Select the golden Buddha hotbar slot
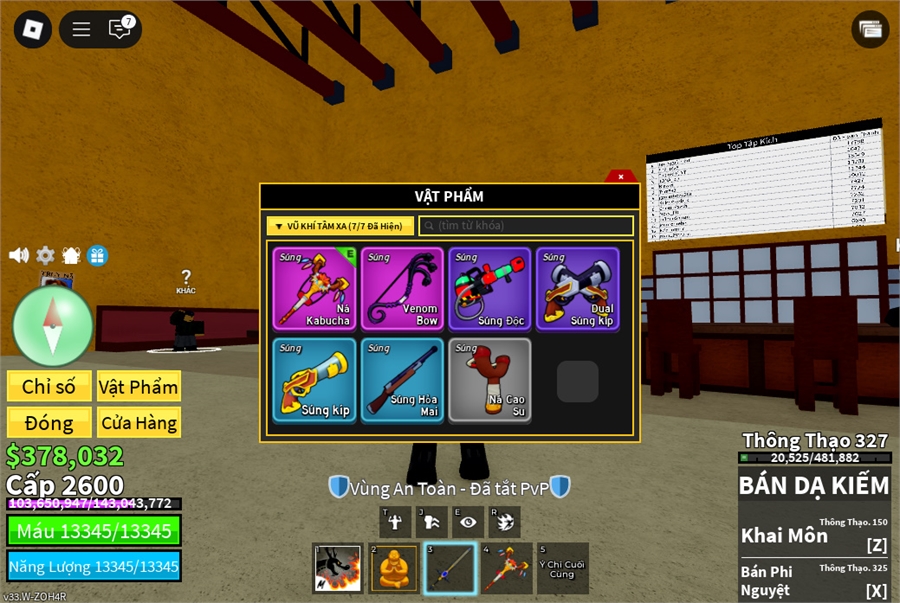 pyautogui.click(x=393, y=568)
